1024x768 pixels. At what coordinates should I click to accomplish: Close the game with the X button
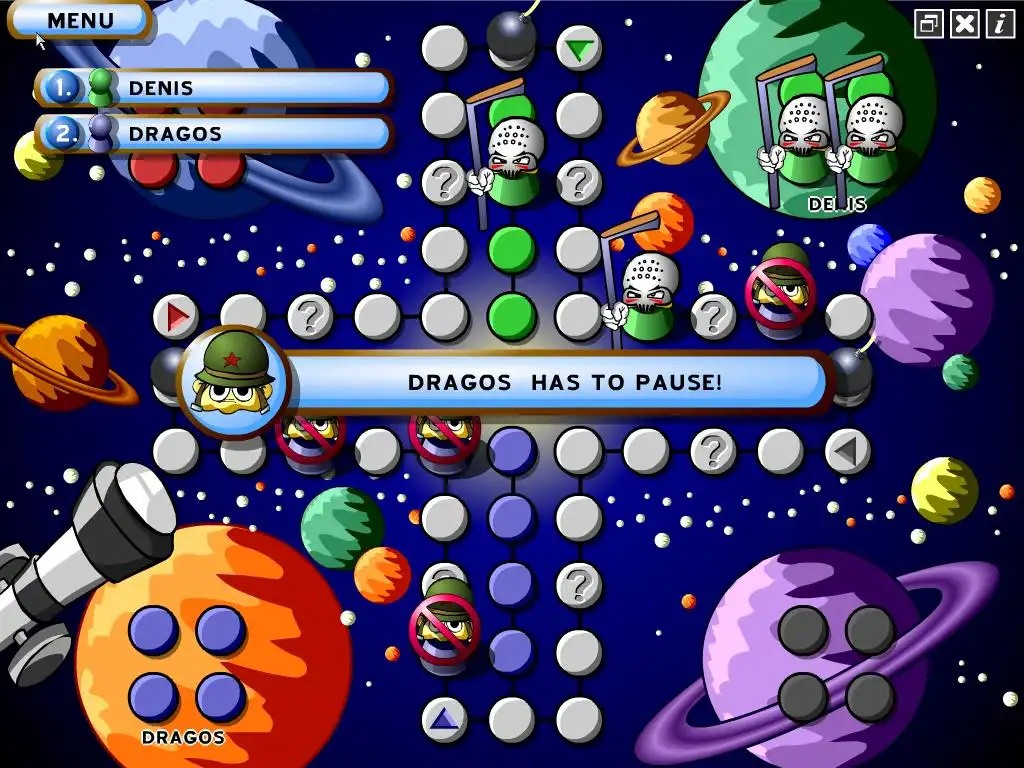(964, 24)
